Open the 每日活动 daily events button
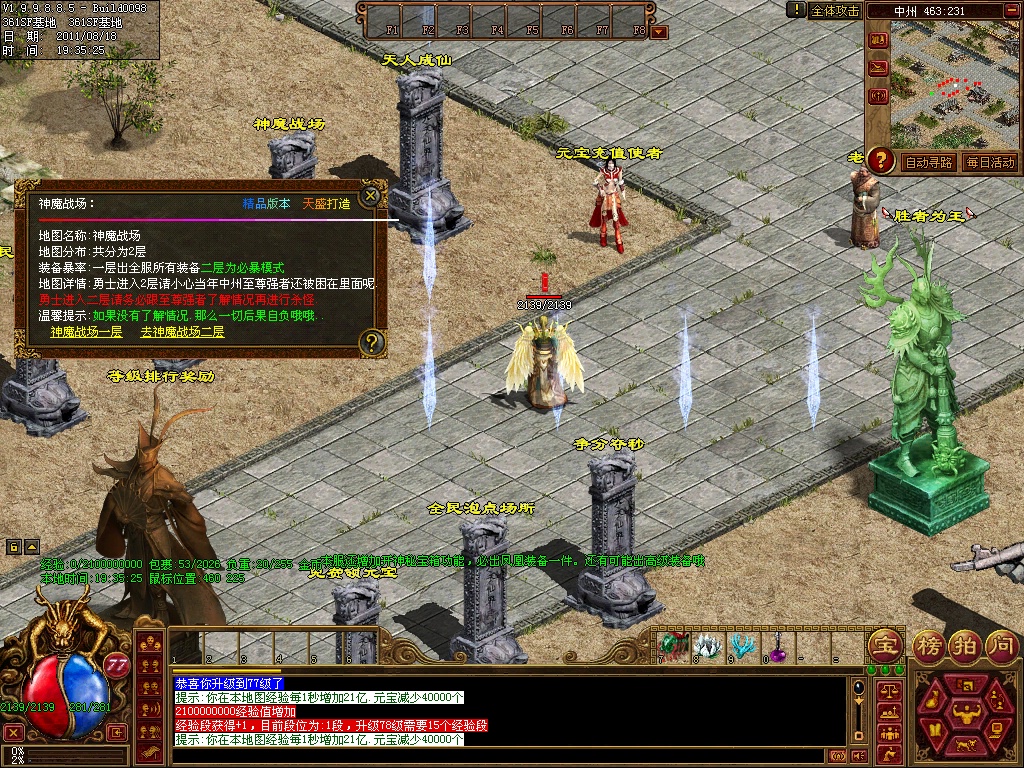The height and width of the screenshot is (768, 1024). click(x=990, y=162)
